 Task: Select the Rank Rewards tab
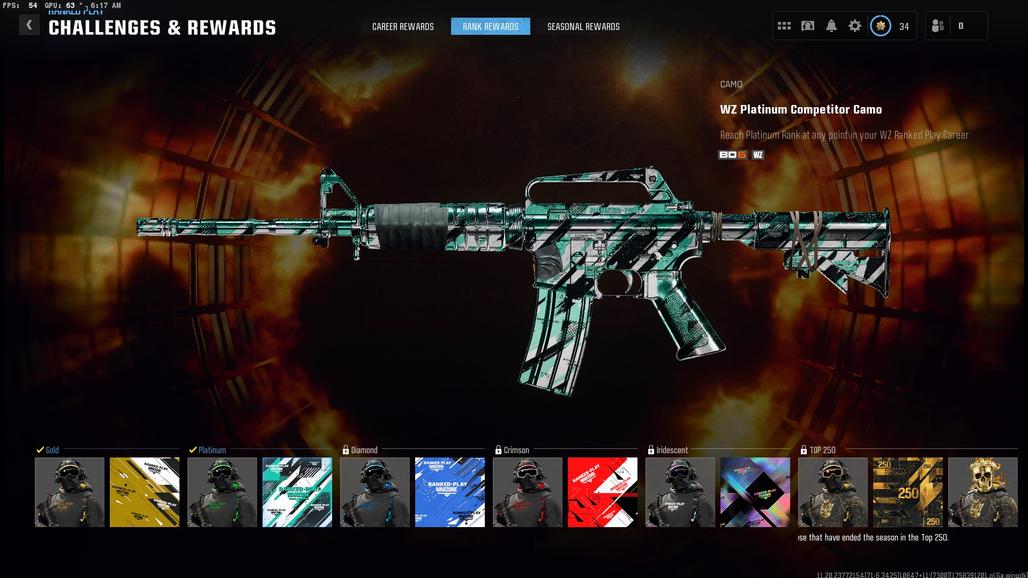point(490,27)
